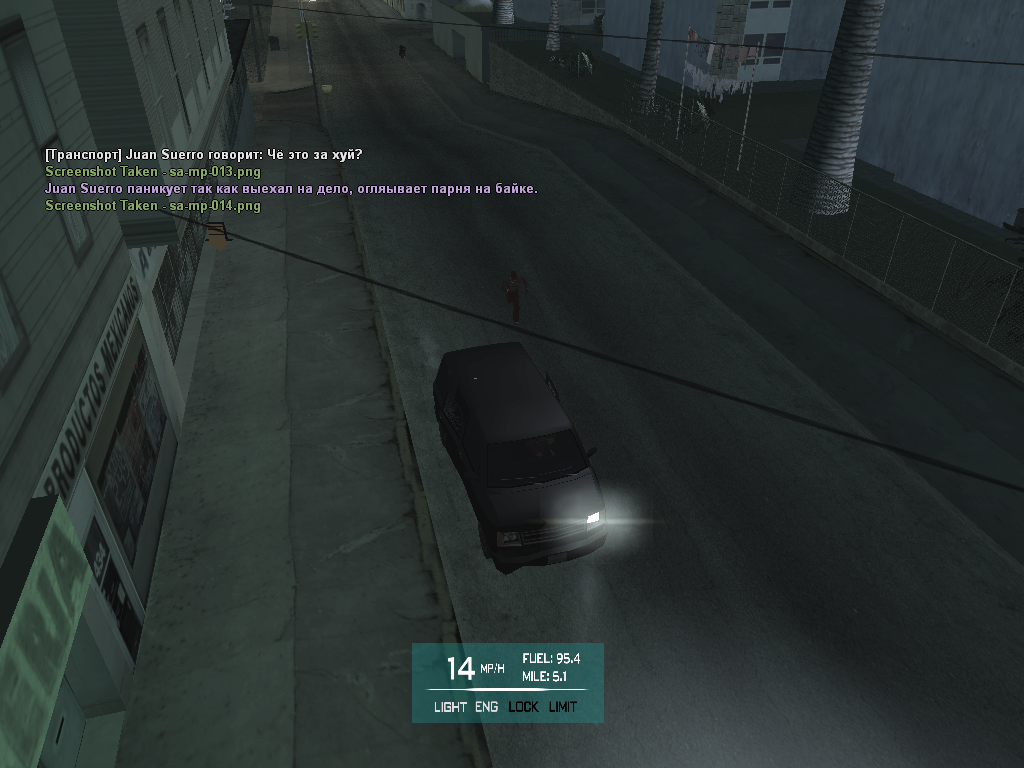The width and height of the screenshot is (1024, 768).
Task: Select the sa-mp-014.png screenshot chat line
Action: click(x=153, y=206)
